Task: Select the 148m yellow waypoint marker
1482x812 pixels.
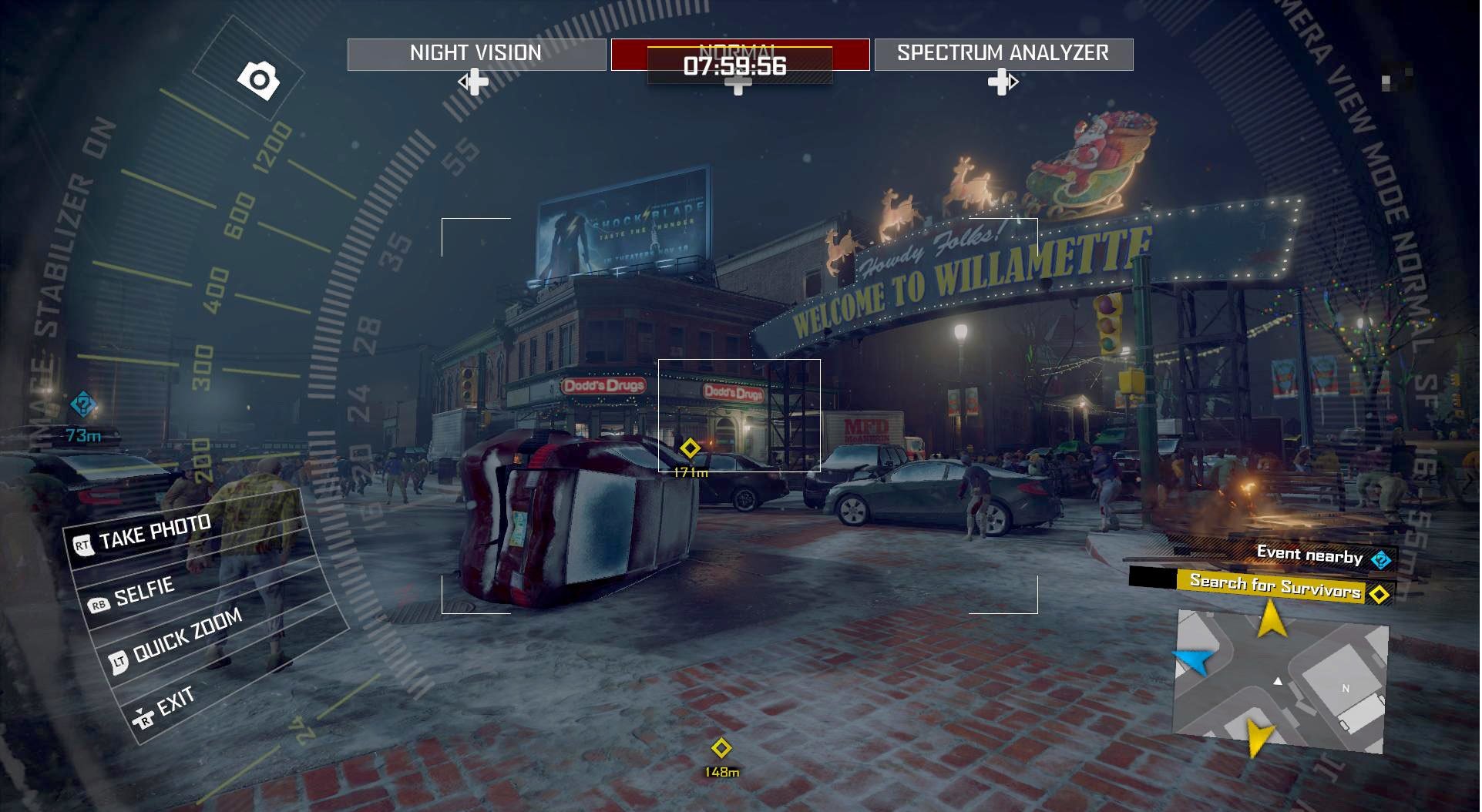Action: coord(721,748)
